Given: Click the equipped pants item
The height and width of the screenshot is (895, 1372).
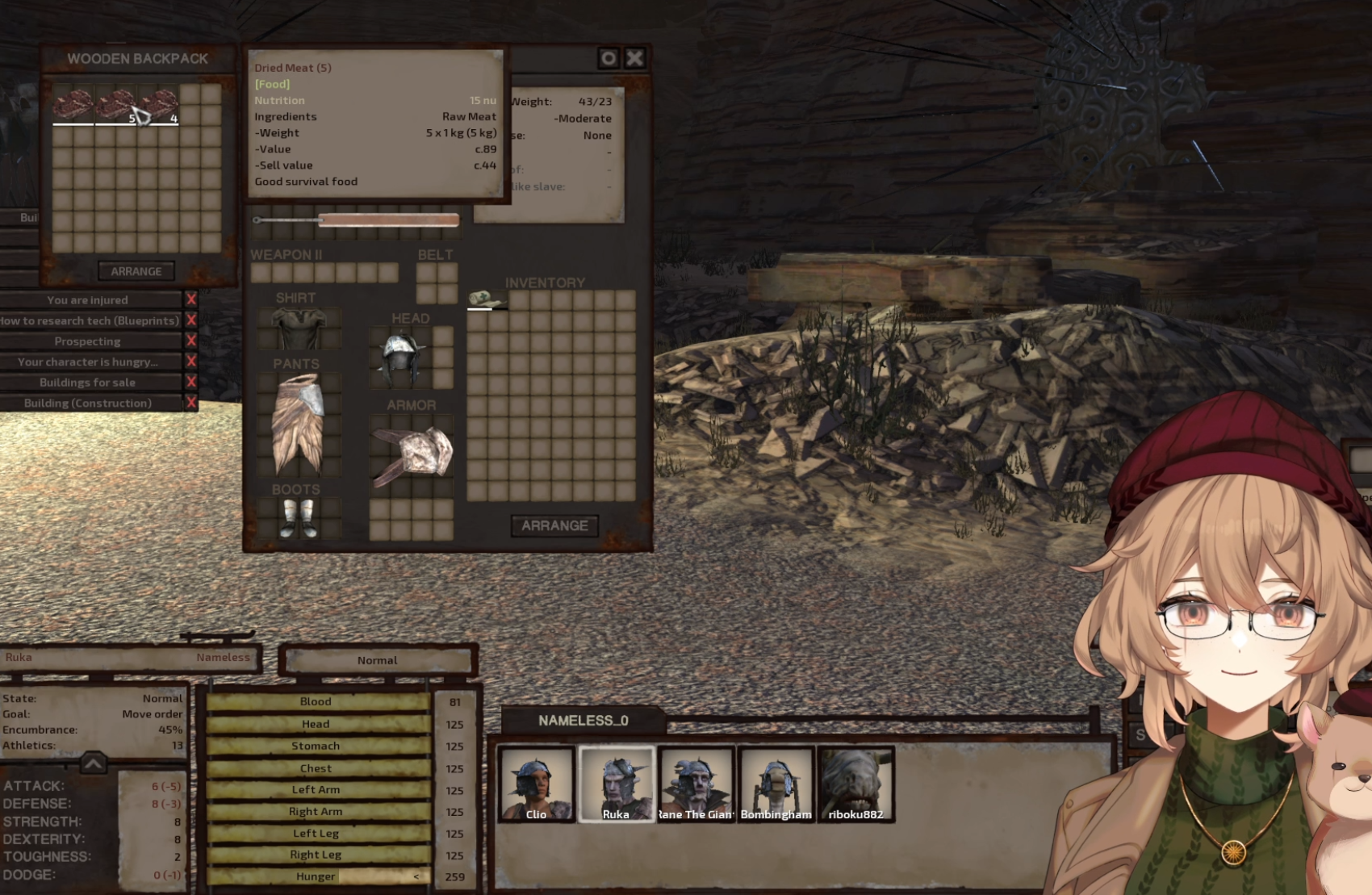Looking at the screenshot, I should click(x=298, y=422).
